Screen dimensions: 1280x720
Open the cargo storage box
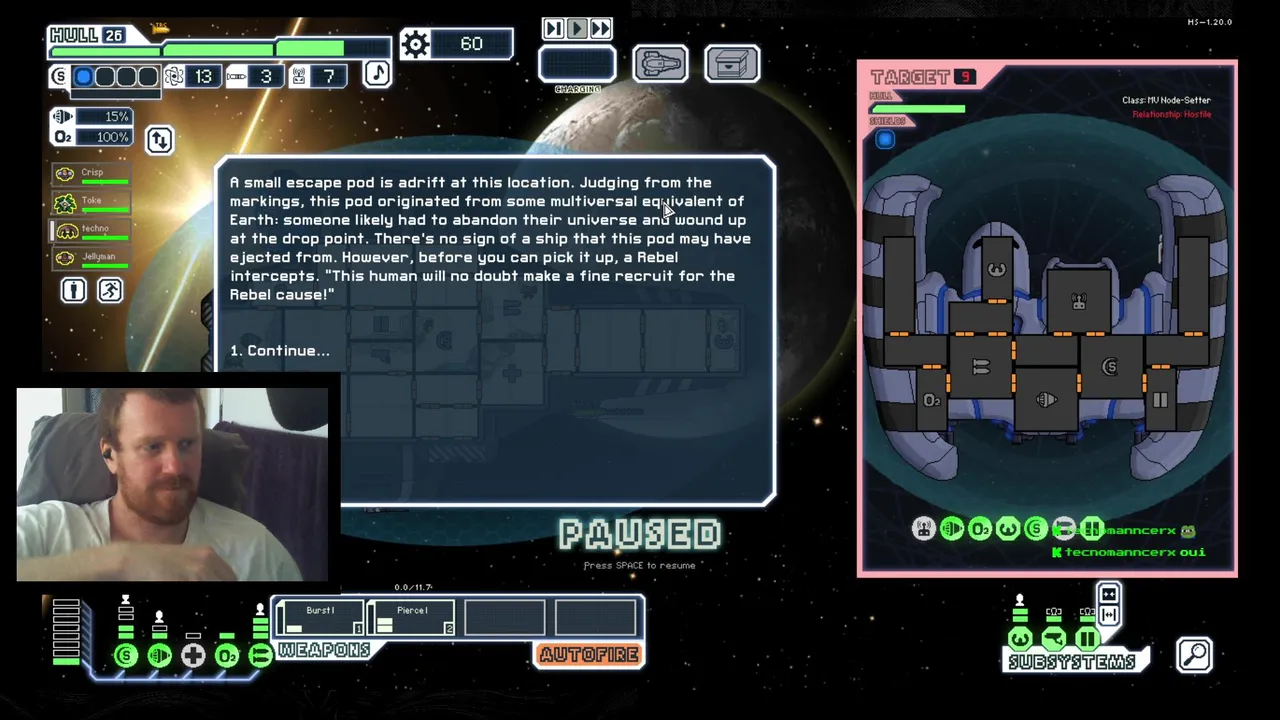pyautogui.click(x=732, y=64)
